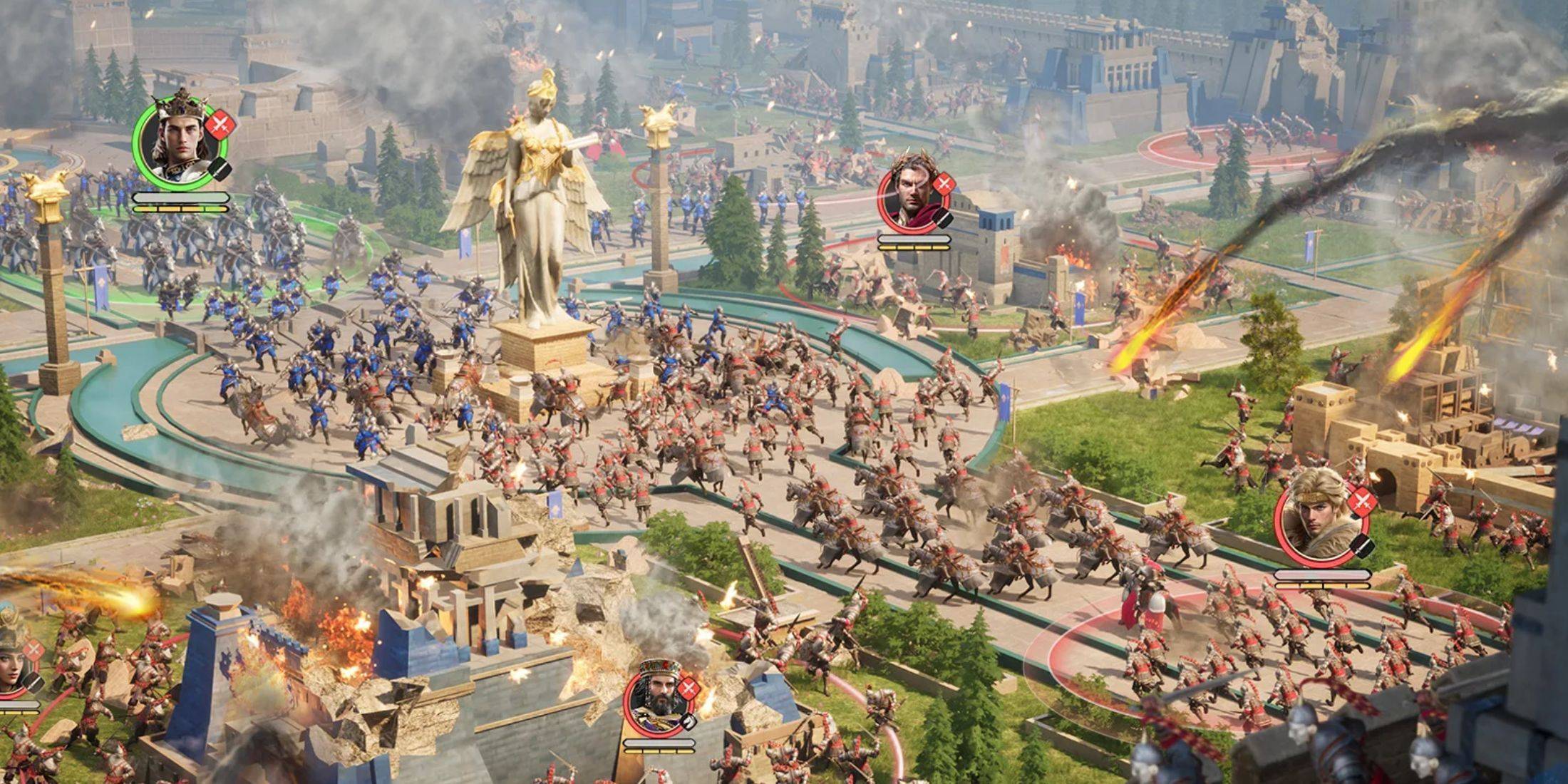Viewport: 1568px width, 784px height.
Task: Click the sword badge on the queen portrait bottom-left
Action: (x=33, y=649)
